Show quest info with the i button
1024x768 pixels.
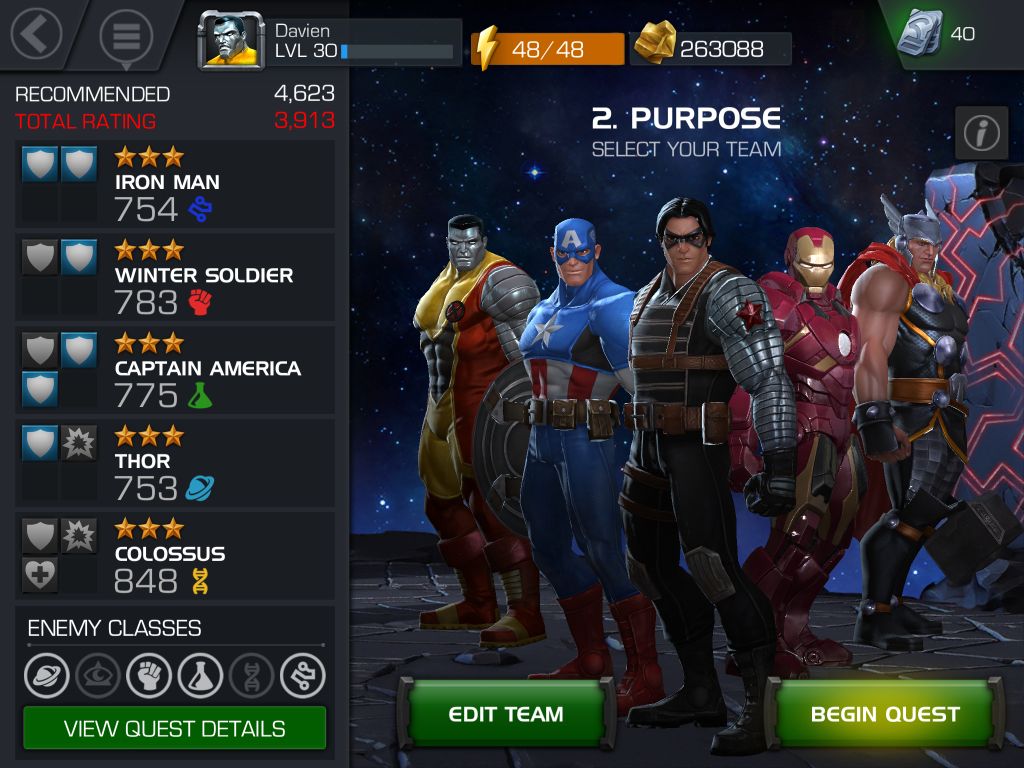[981, 132]
